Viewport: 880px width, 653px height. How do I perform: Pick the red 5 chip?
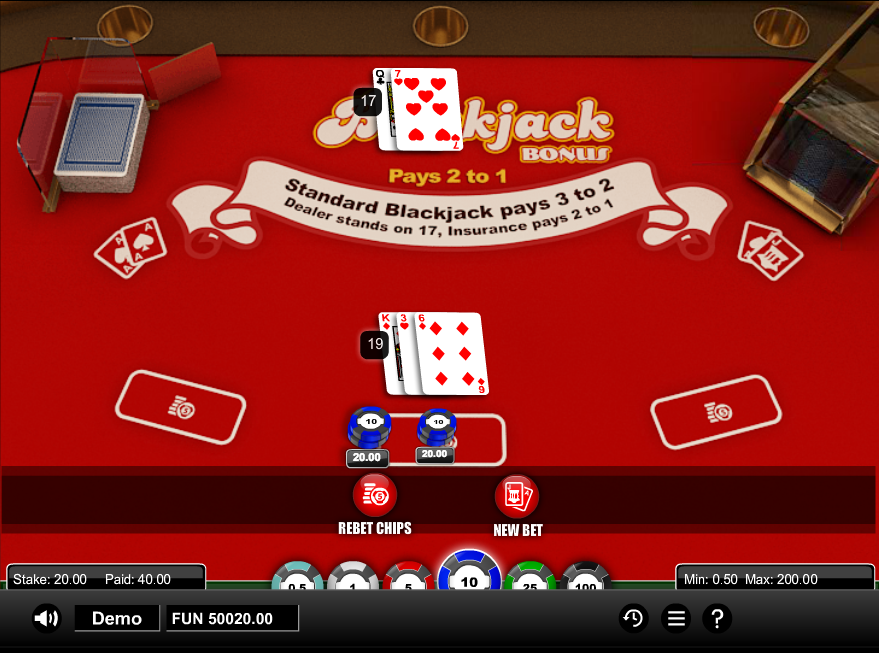click(410, 580)
